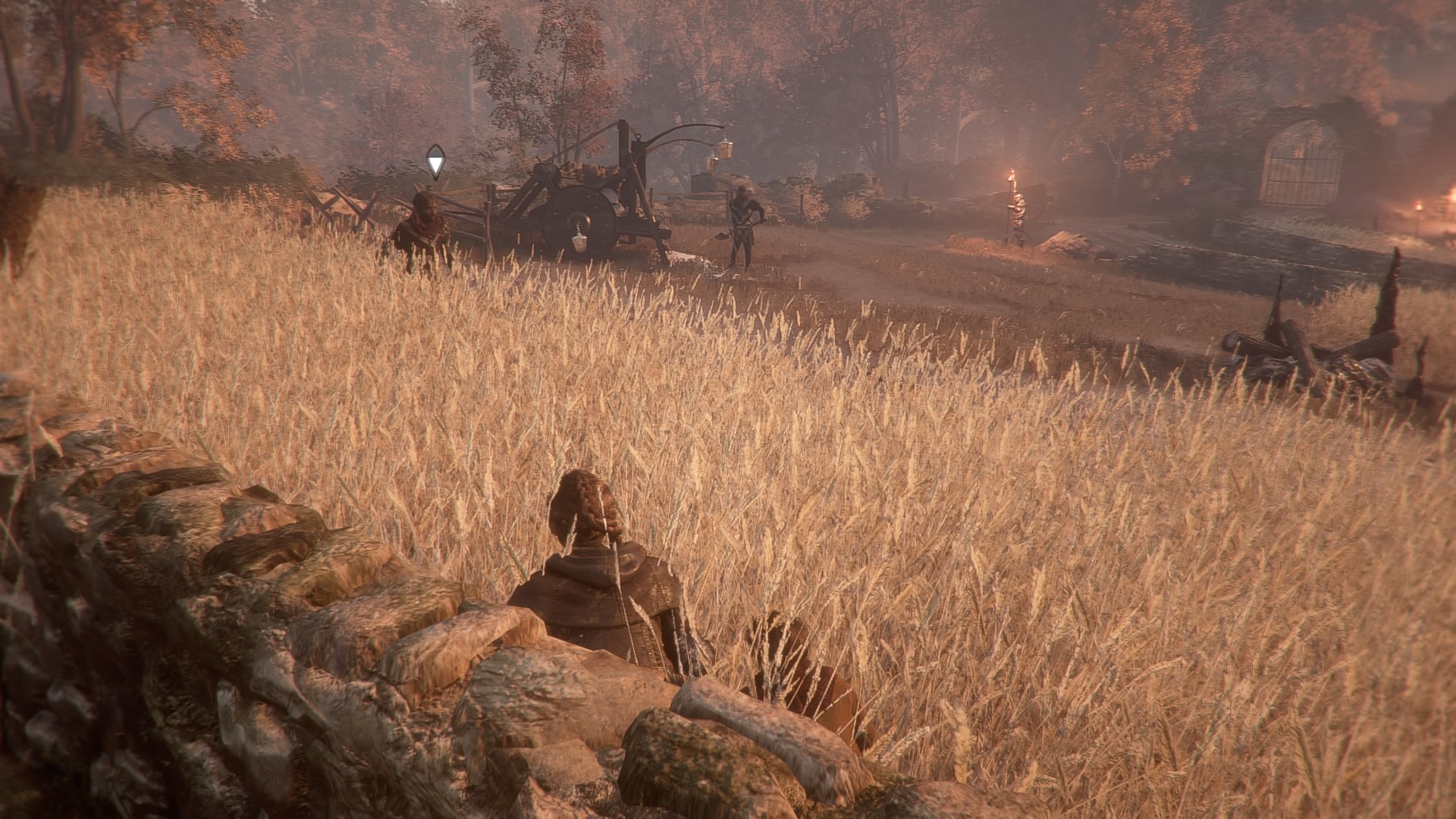This screenshot has width=1456, height=819.
Task: Click the white marker above the soldier
Action: click(x=435, y=161)
